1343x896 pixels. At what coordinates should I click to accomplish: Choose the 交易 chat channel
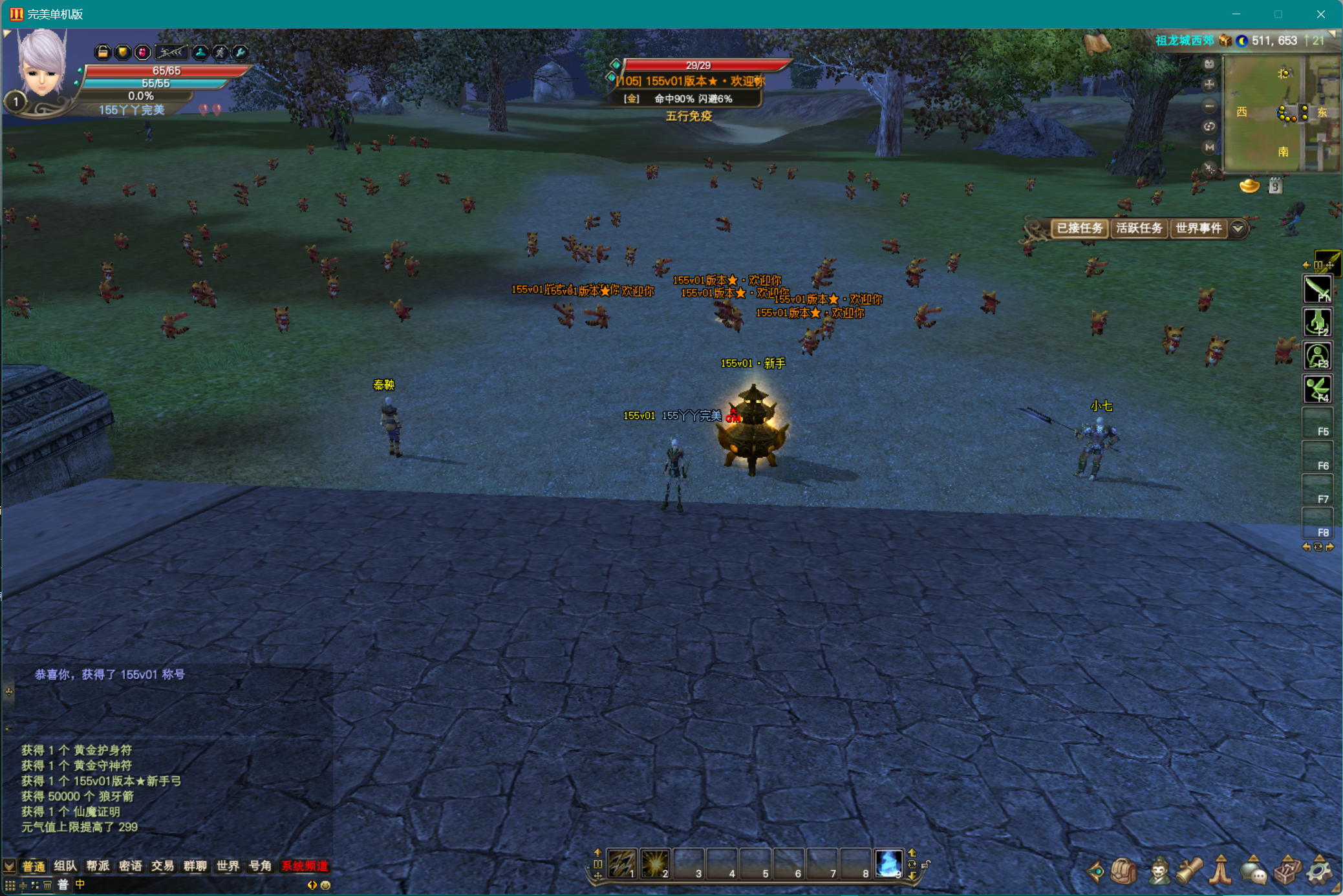tap(162, 866)
